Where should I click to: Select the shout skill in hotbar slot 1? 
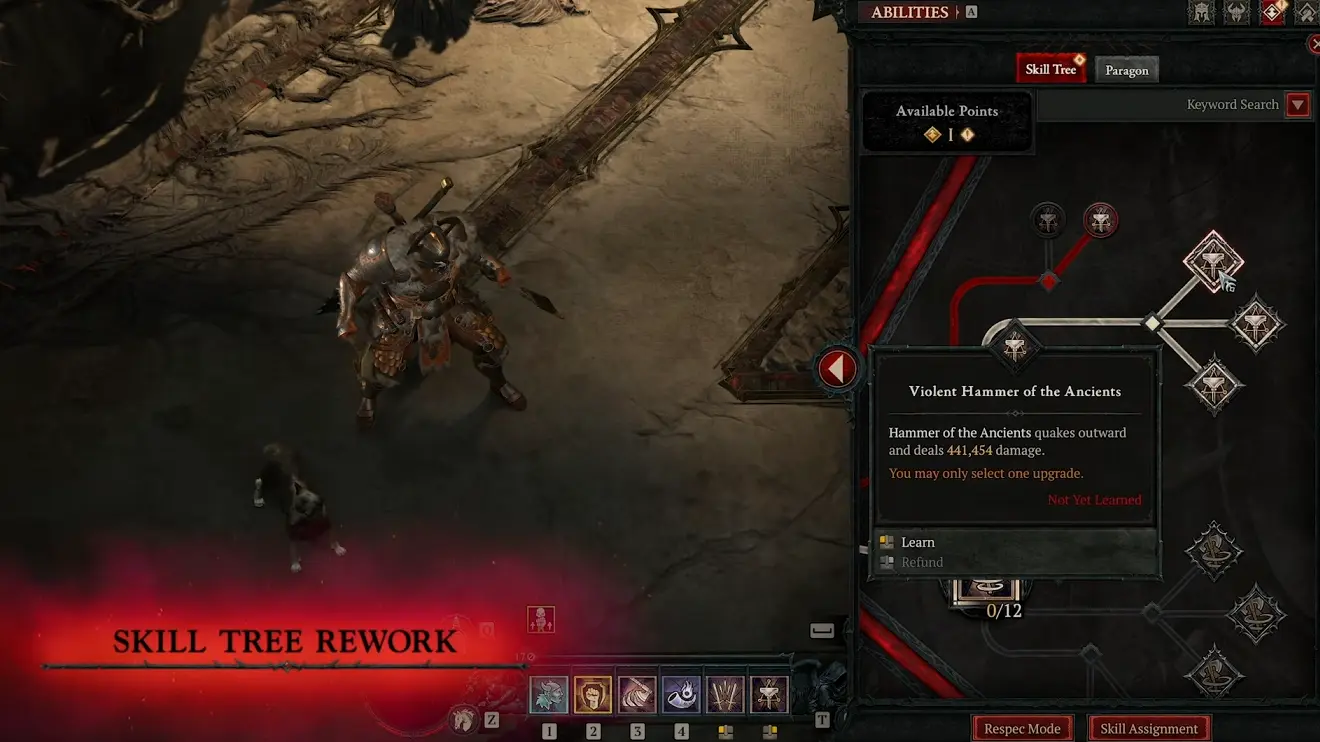click(x=549, y=693)
